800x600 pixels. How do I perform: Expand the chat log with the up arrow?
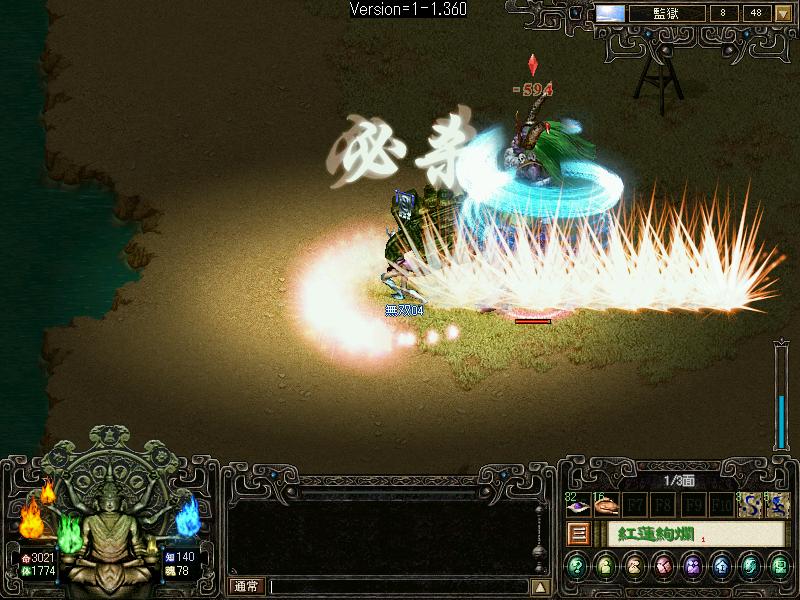pyautogui.click(x=540, y=587)
